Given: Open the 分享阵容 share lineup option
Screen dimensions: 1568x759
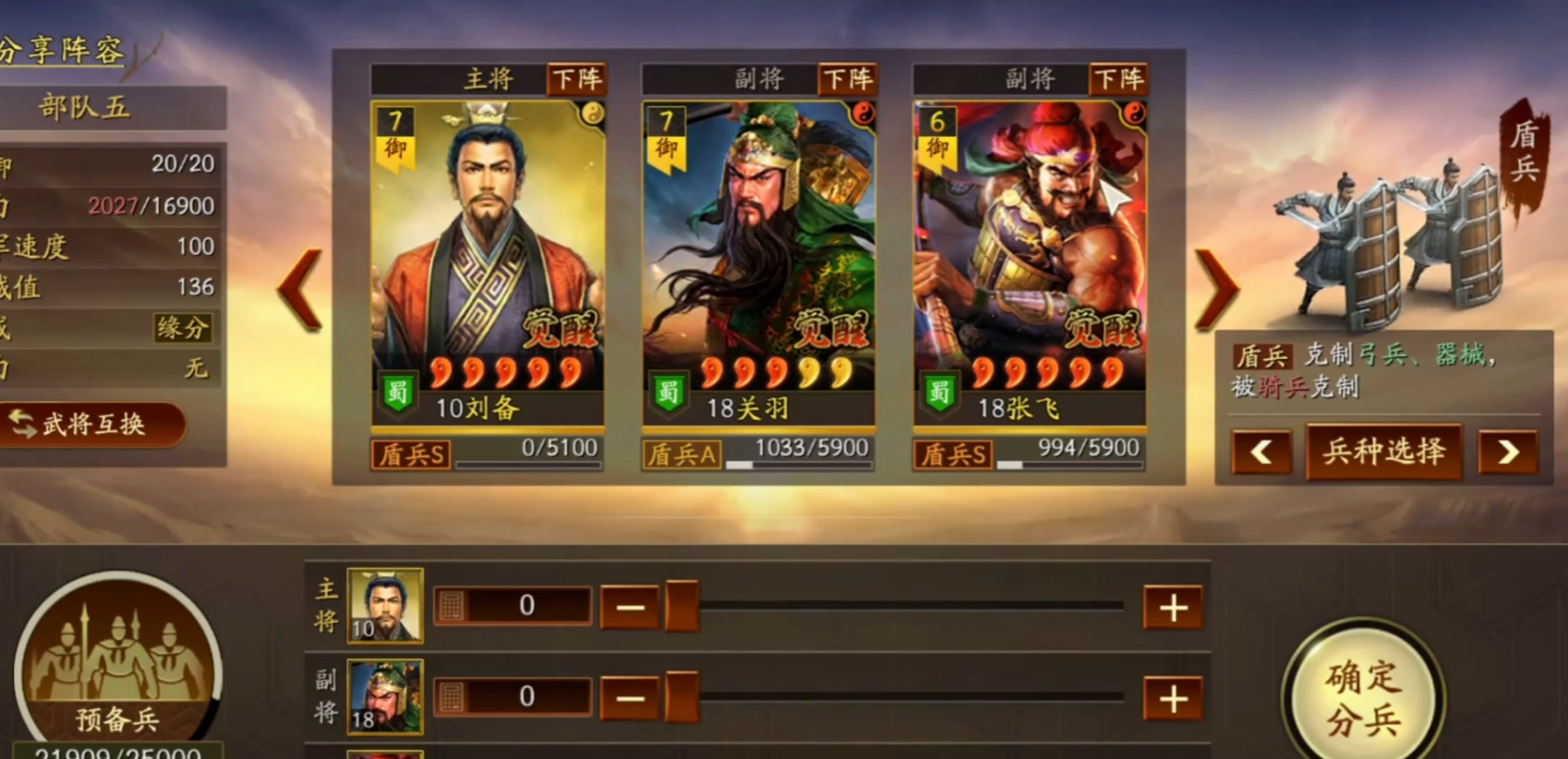Looking at the screenshot, I should pyautogui.click(x=61, y=50).
